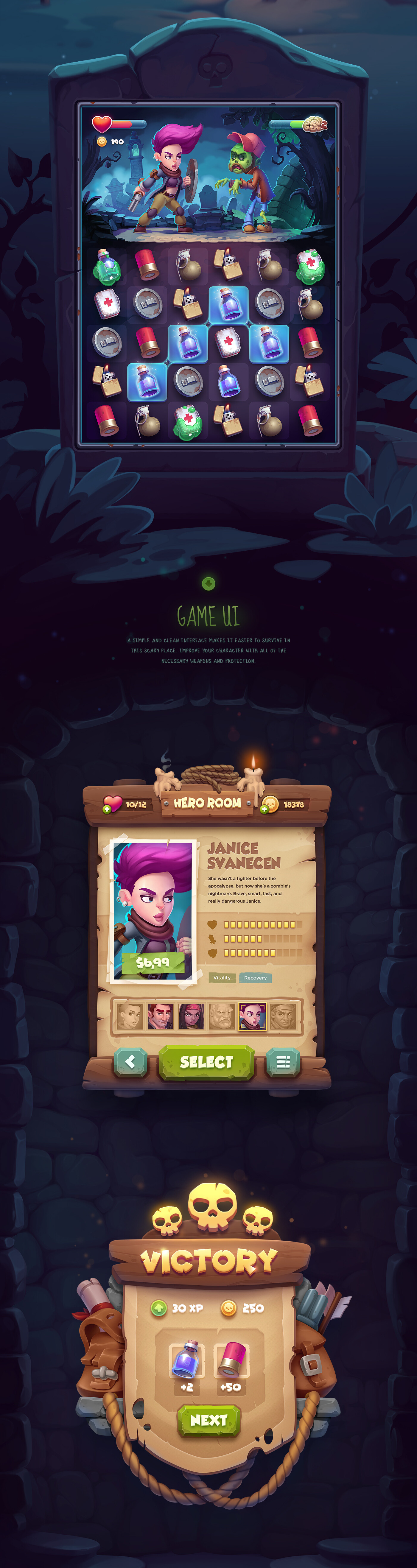Image resolution: width=417 pixels, height=1568 pixels.
Task: Click the green plus next to 18378 skull coins
Action: tap(265, 808)
